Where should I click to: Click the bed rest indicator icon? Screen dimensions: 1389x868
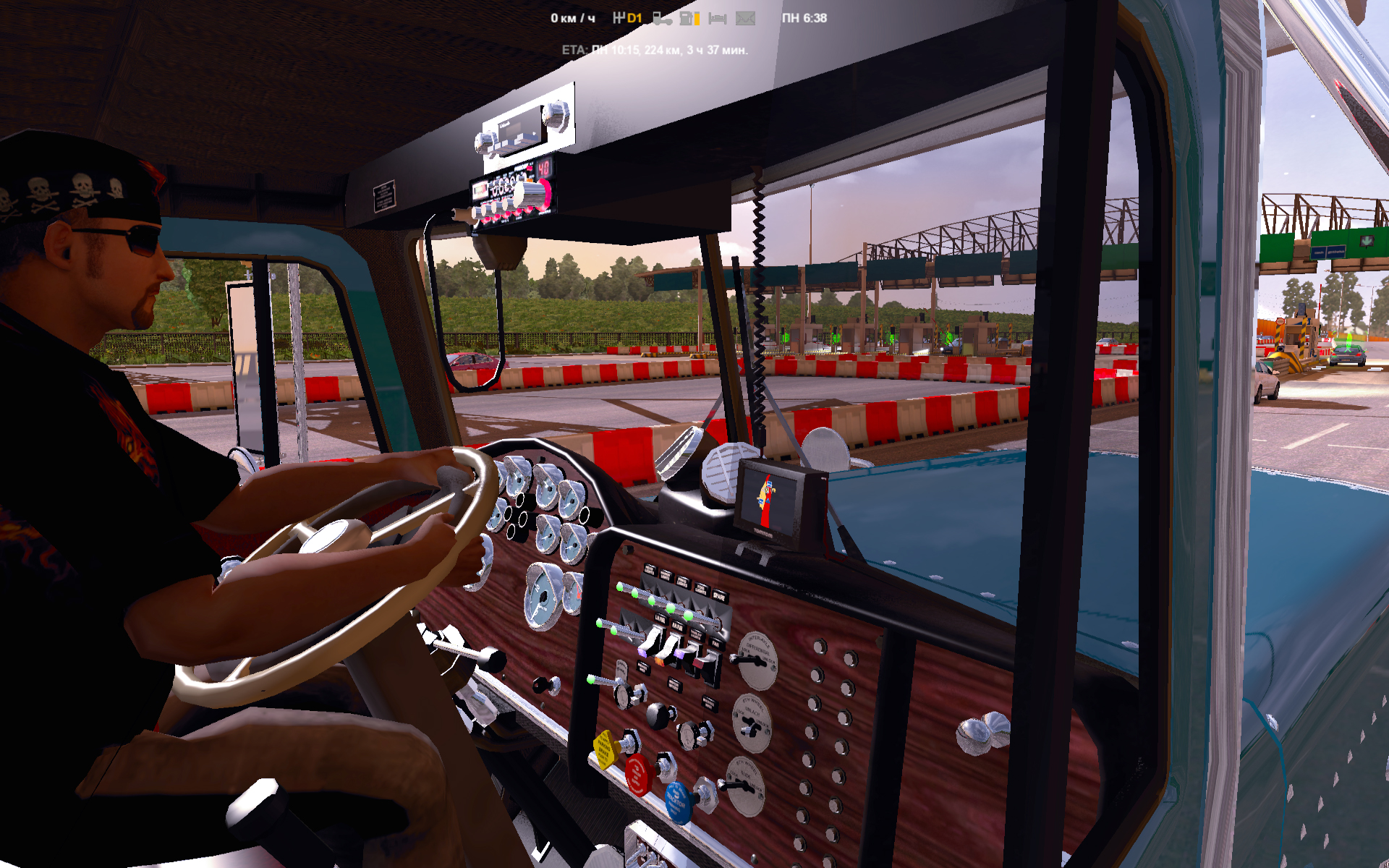717,19
